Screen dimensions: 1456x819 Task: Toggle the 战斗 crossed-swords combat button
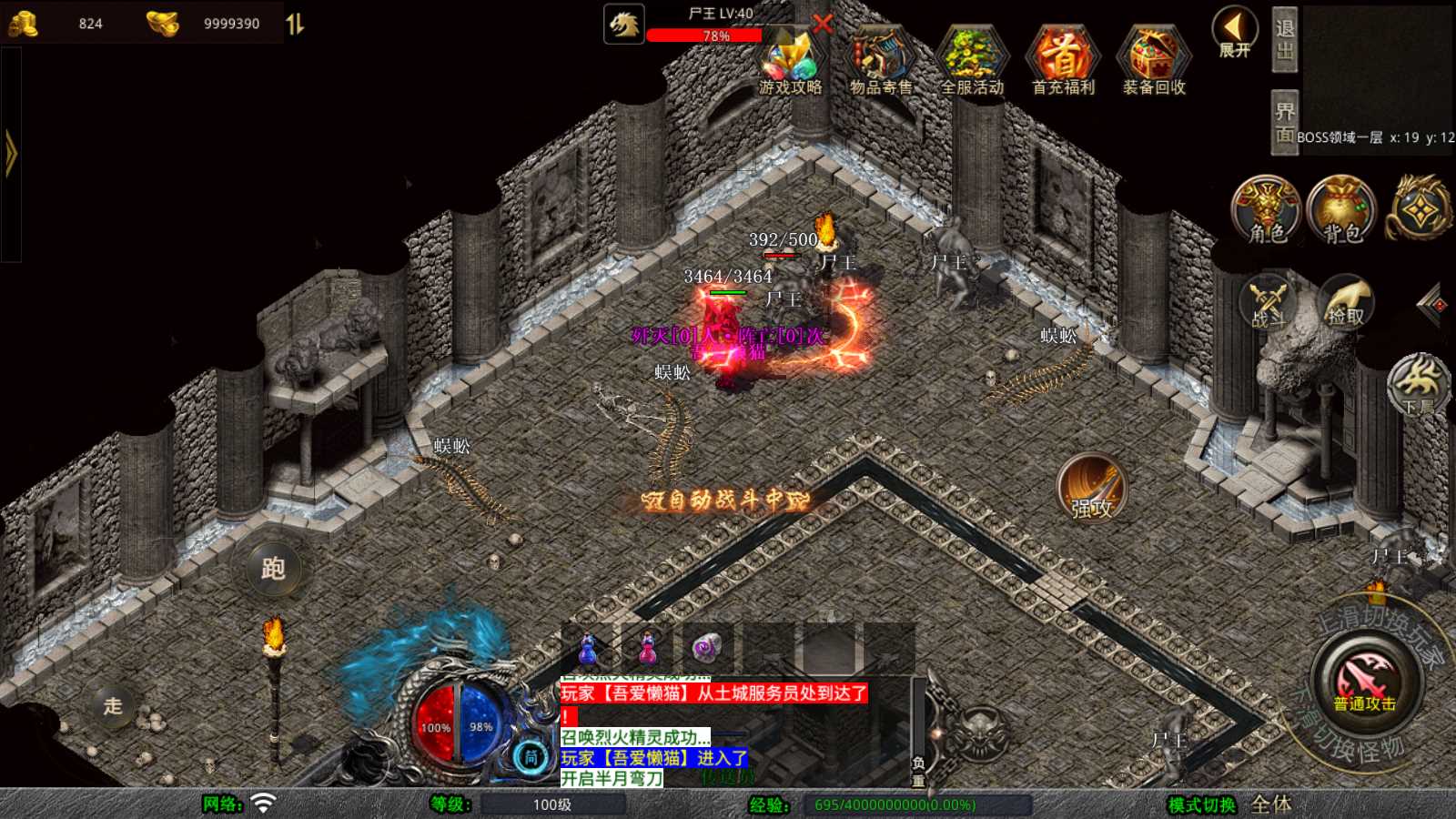(x=1267, y=302)
